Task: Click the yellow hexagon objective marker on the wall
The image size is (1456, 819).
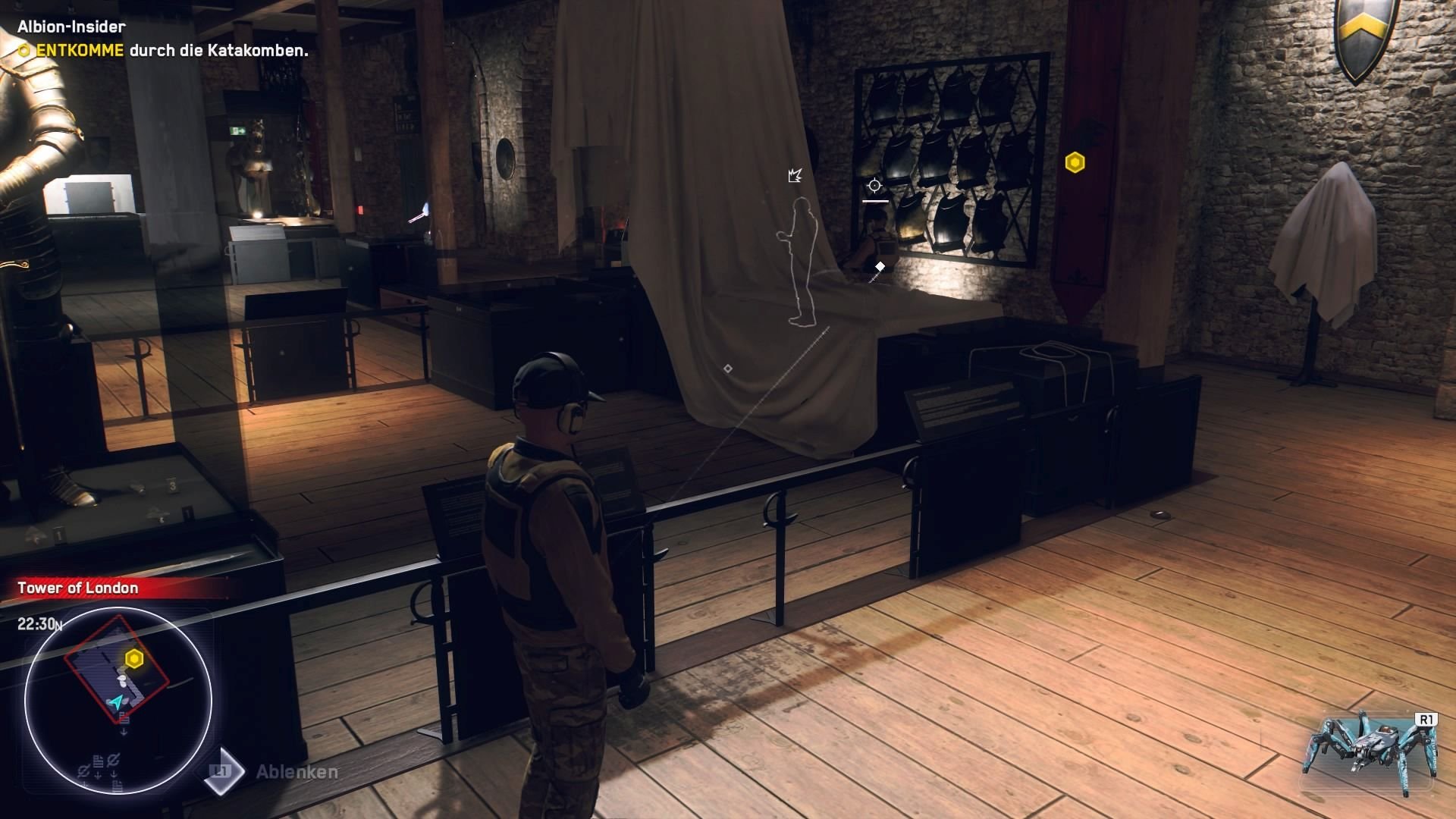Action: pyautogui.click(x=1076, y=162)
